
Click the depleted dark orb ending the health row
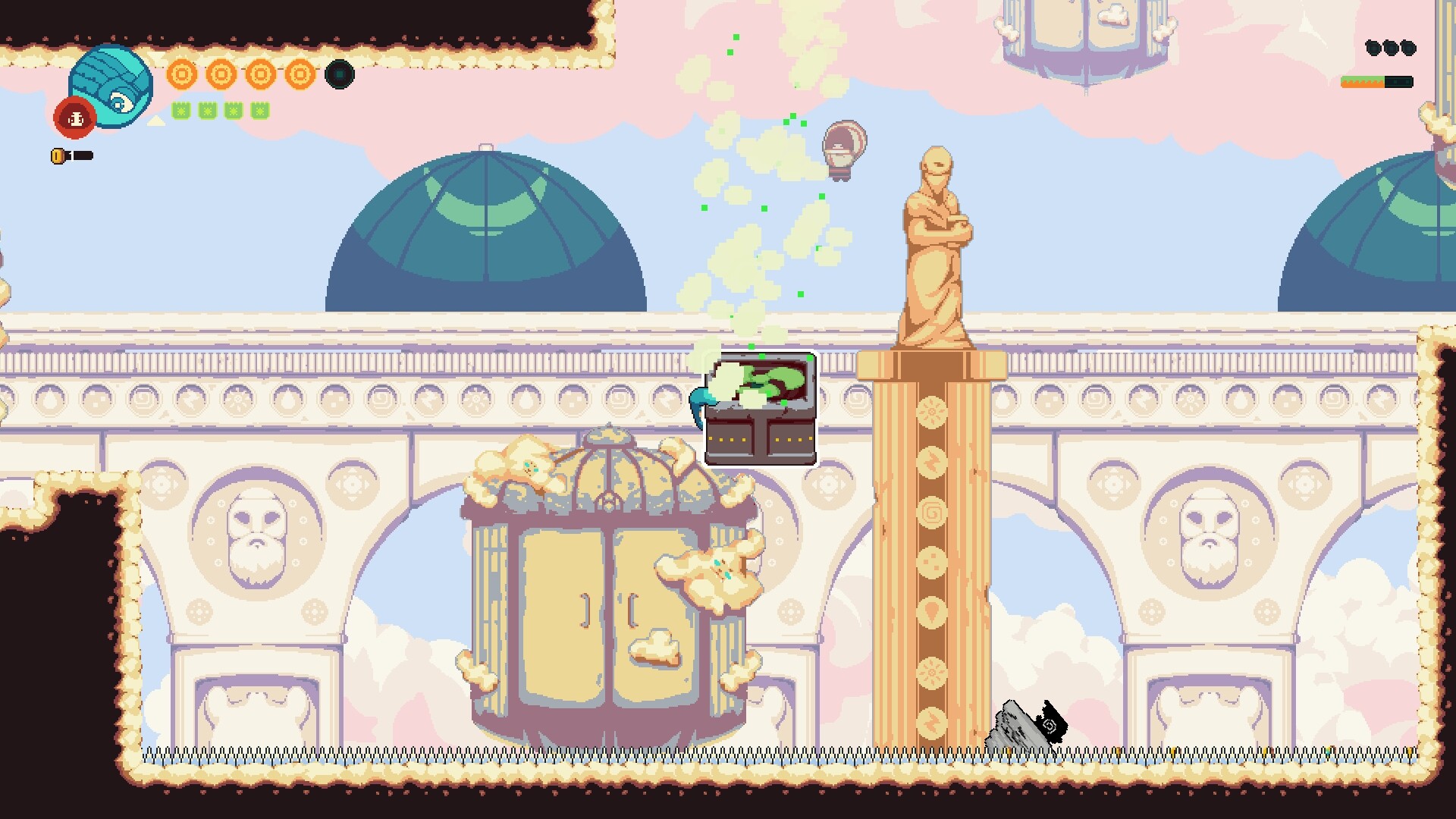(x=339, y=74)
